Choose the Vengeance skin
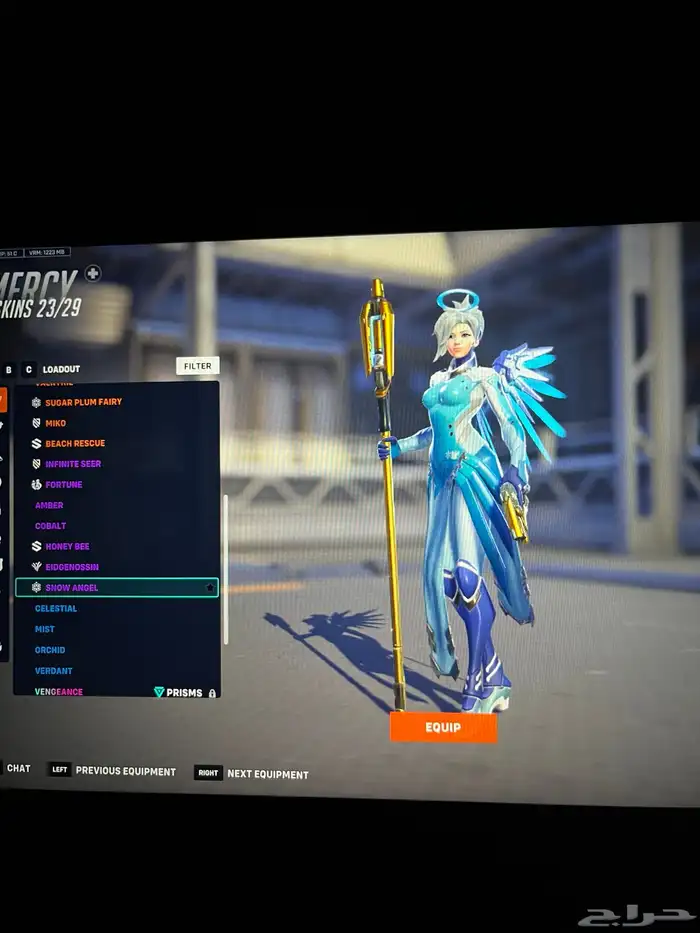Viewport: 700px width, 933px height. click(x=59, y=691)
